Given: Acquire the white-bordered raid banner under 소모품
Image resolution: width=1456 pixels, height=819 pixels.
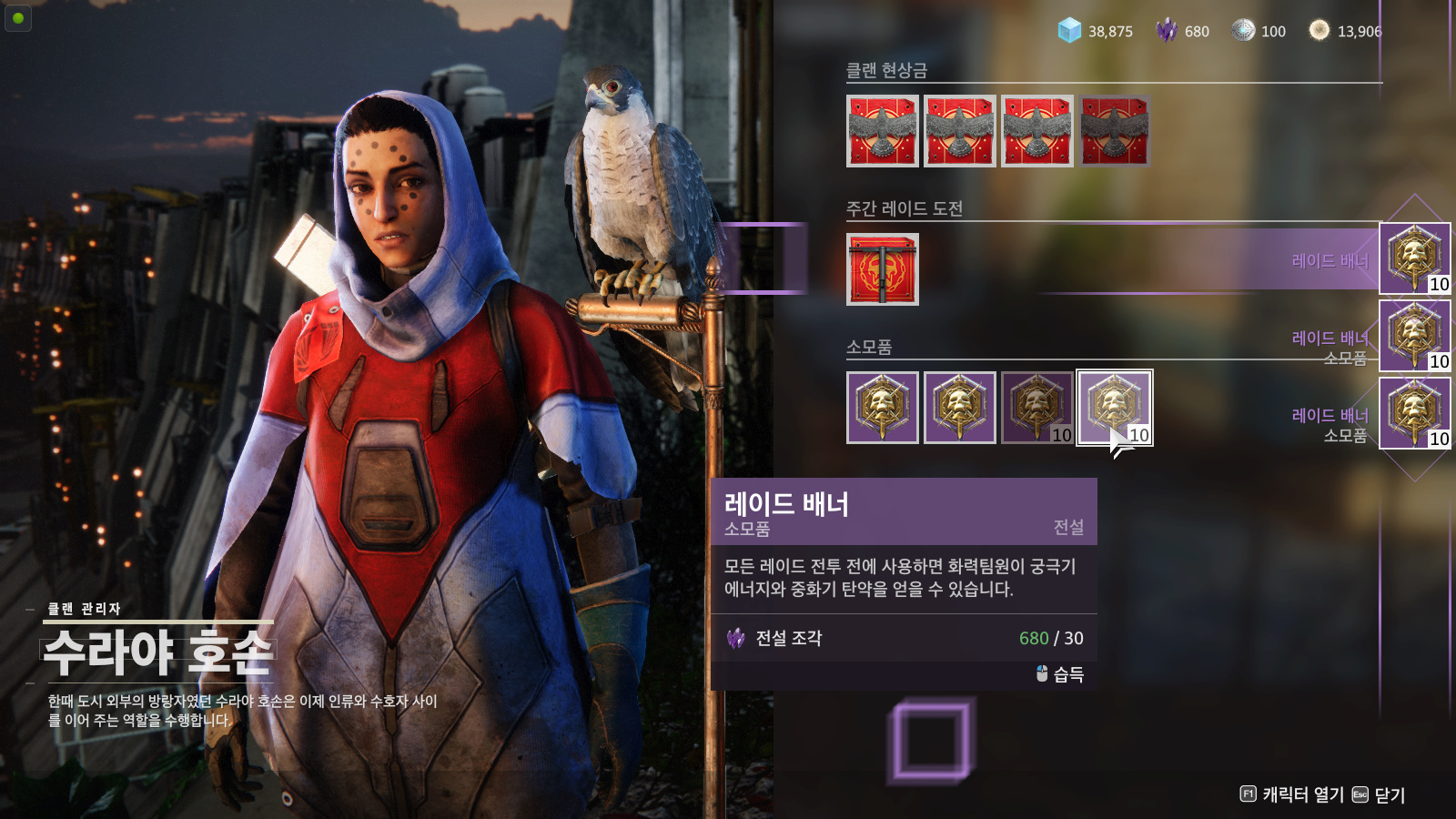Looking at the screenshot, I should point(1115,408).
